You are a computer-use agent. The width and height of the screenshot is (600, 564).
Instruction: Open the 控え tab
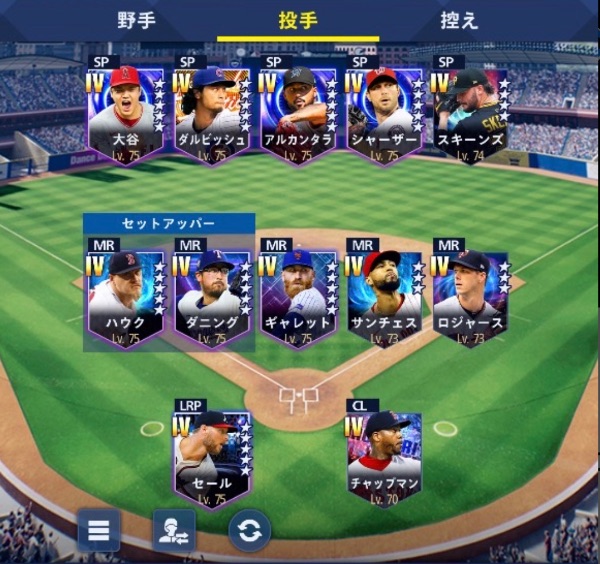coord(459,20)
